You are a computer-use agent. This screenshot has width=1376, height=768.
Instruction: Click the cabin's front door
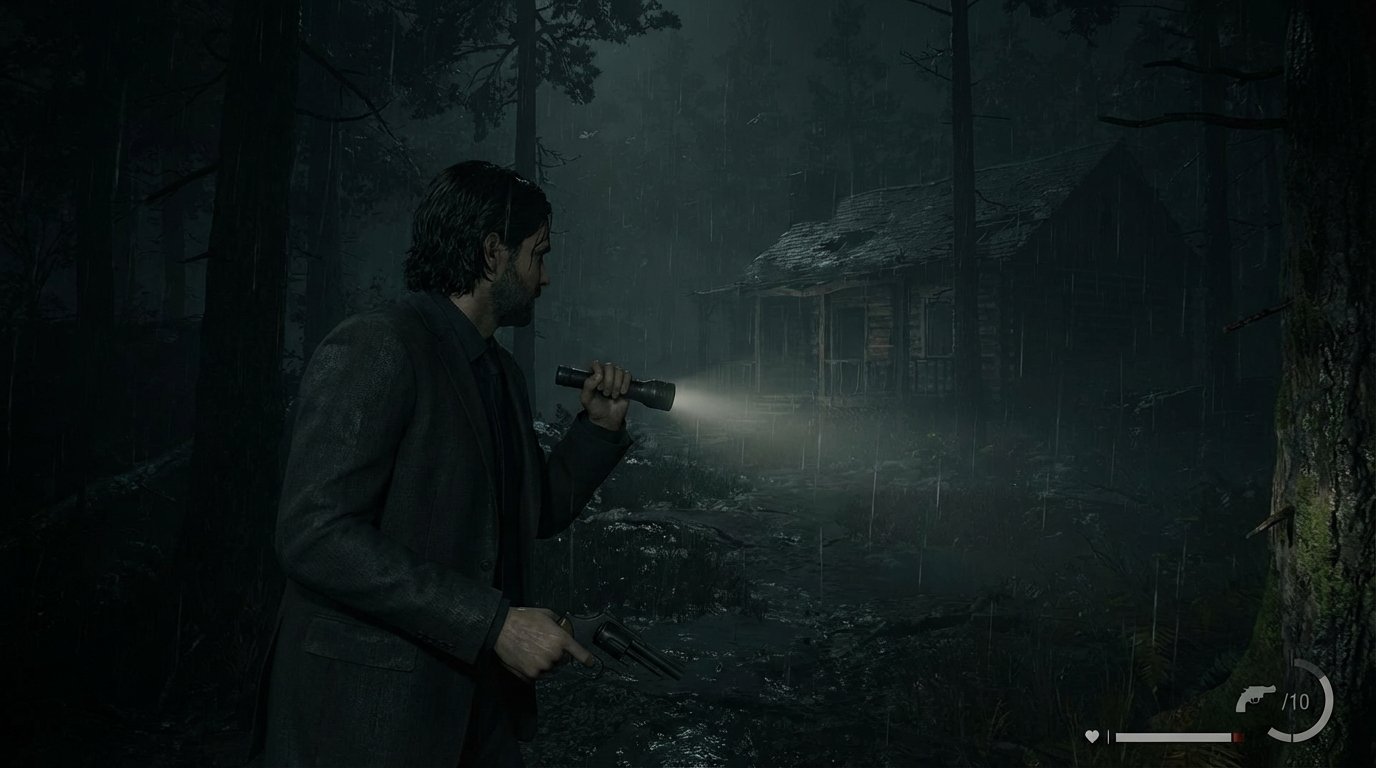pos(845,330)
